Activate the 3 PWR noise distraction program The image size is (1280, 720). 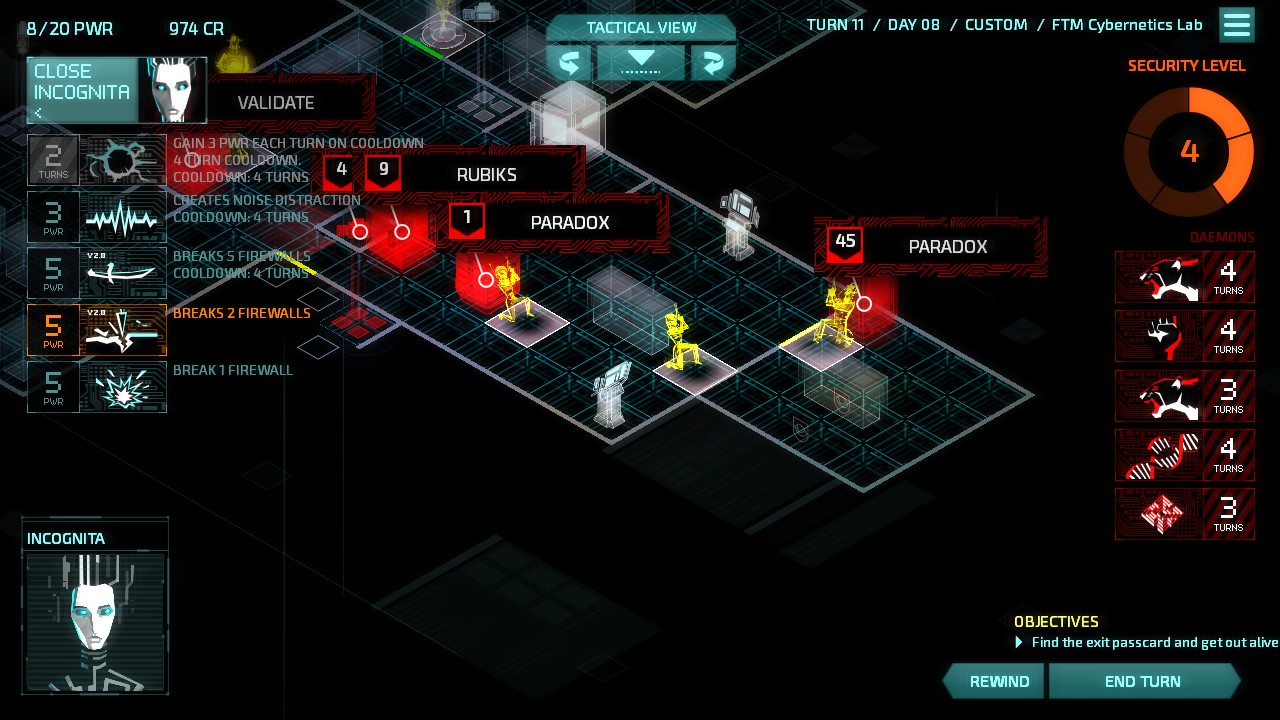tap(97, 217)
